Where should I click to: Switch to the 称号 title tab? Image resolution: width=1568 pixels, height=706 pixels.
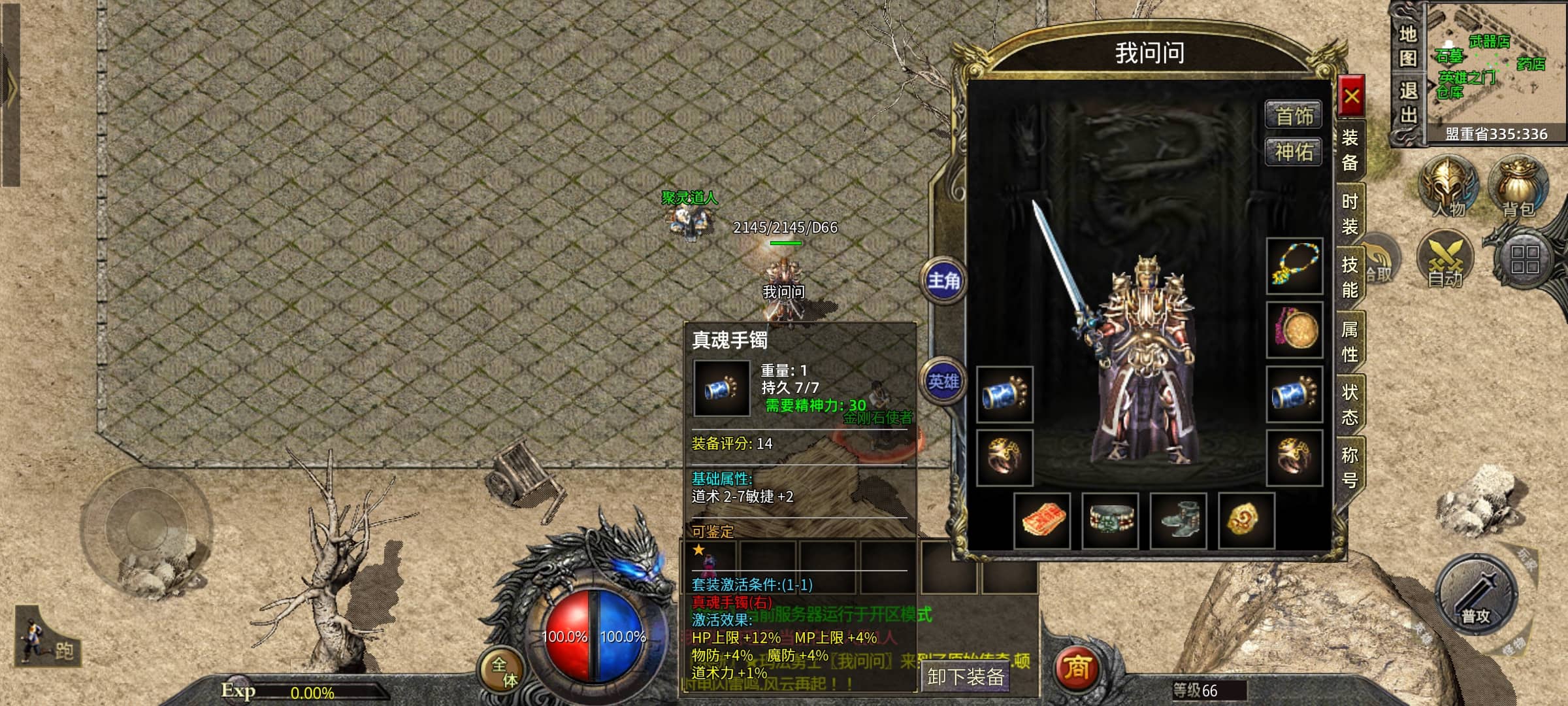tap(1350, 467)
